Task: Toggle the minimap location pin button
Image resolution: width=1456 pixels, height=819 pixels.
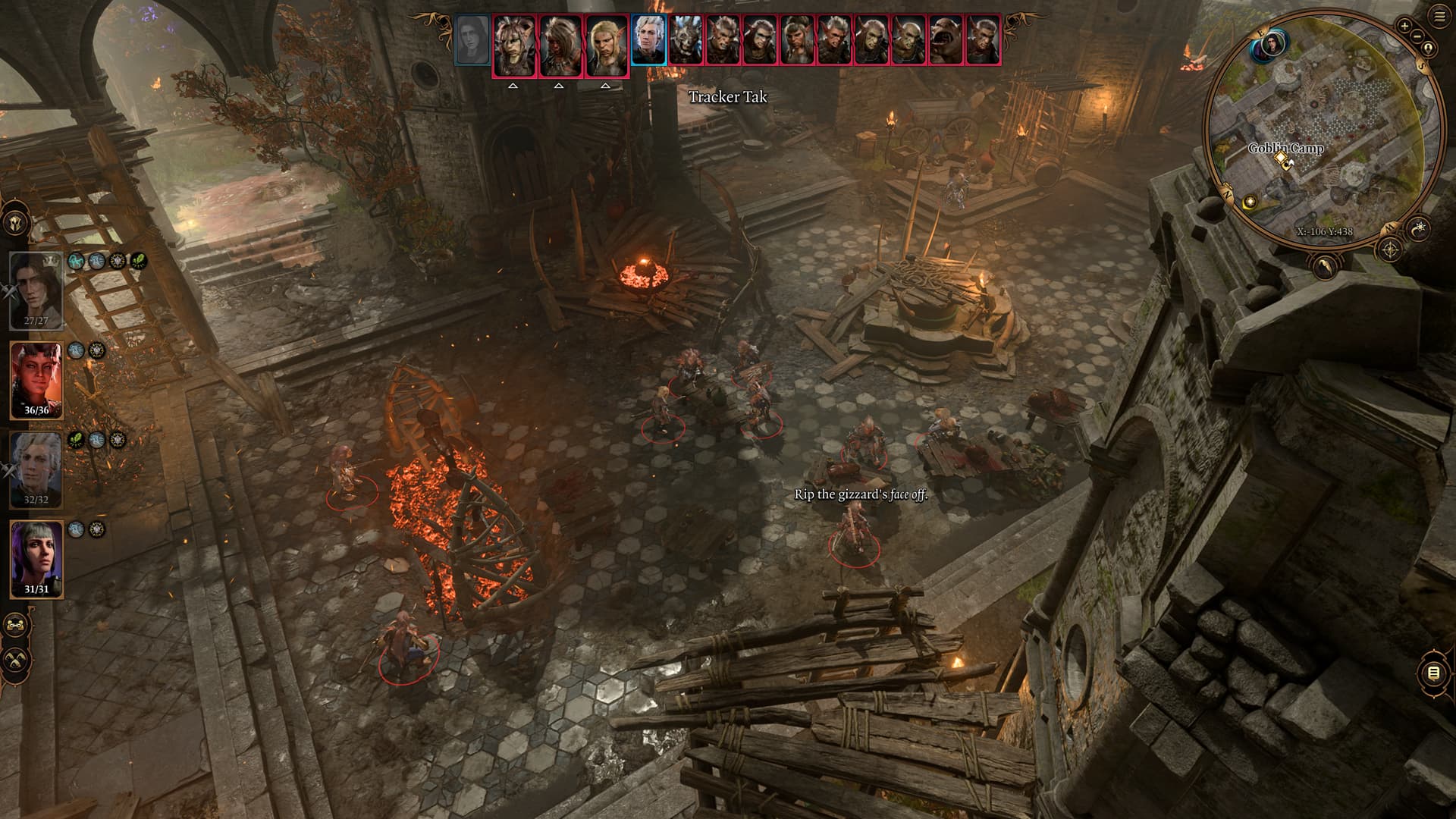Action: [1429, 49]
